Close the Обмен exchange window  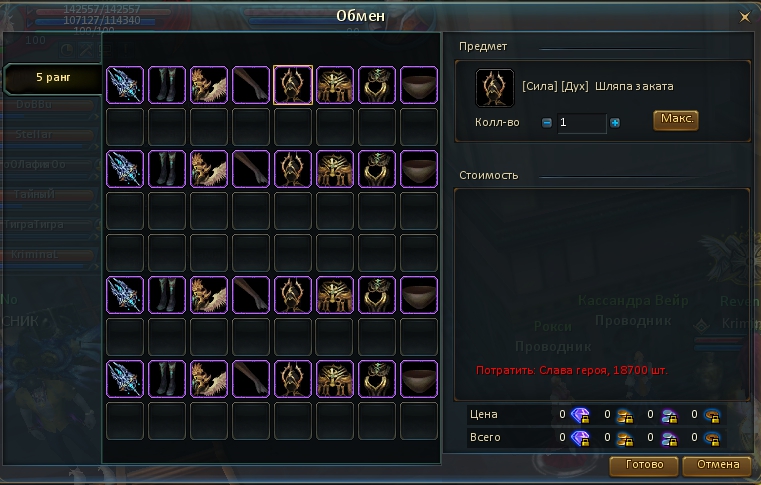click(743, 17)
